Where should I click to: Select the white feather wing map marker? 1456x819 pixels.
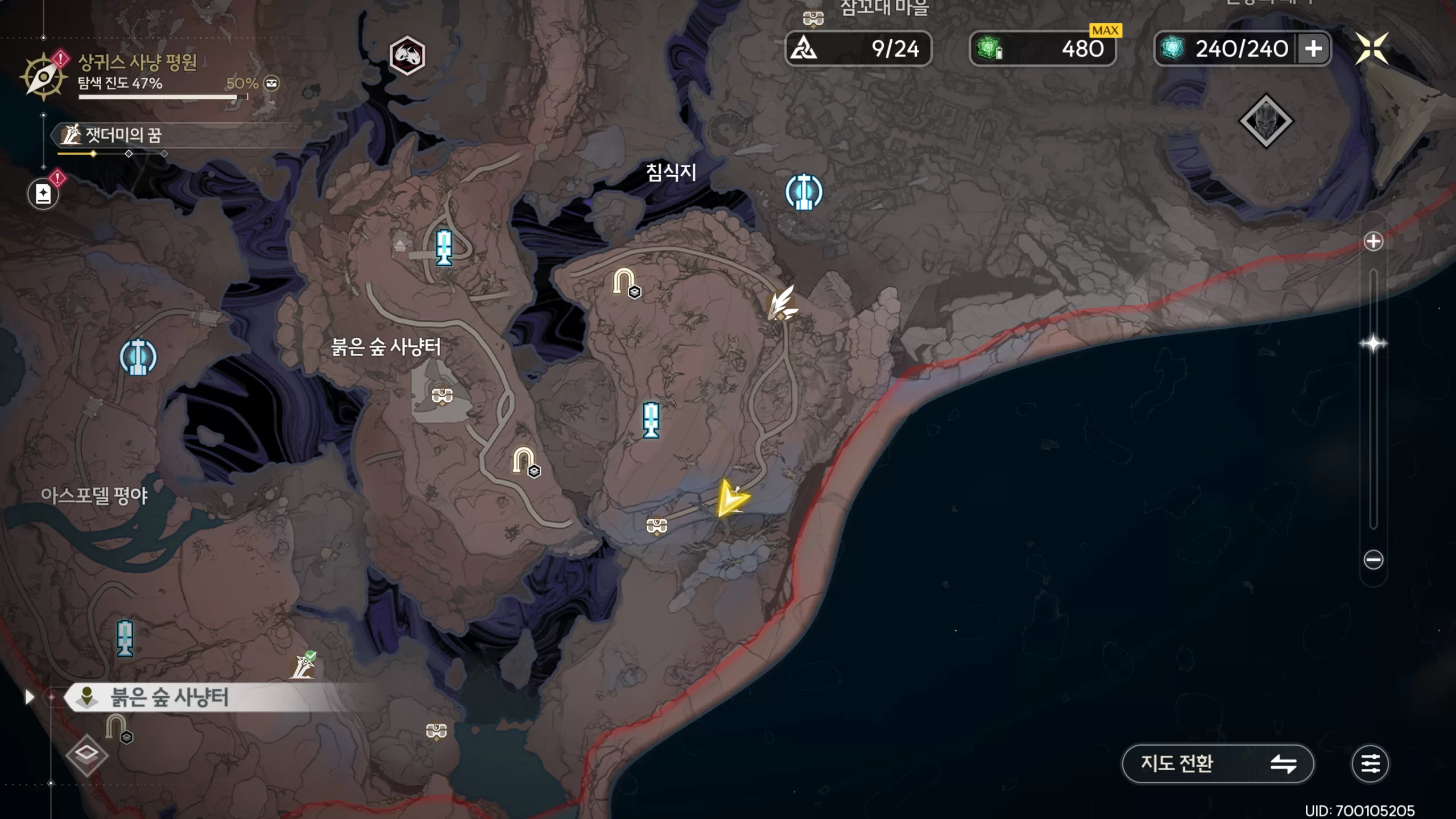(782, 303)
